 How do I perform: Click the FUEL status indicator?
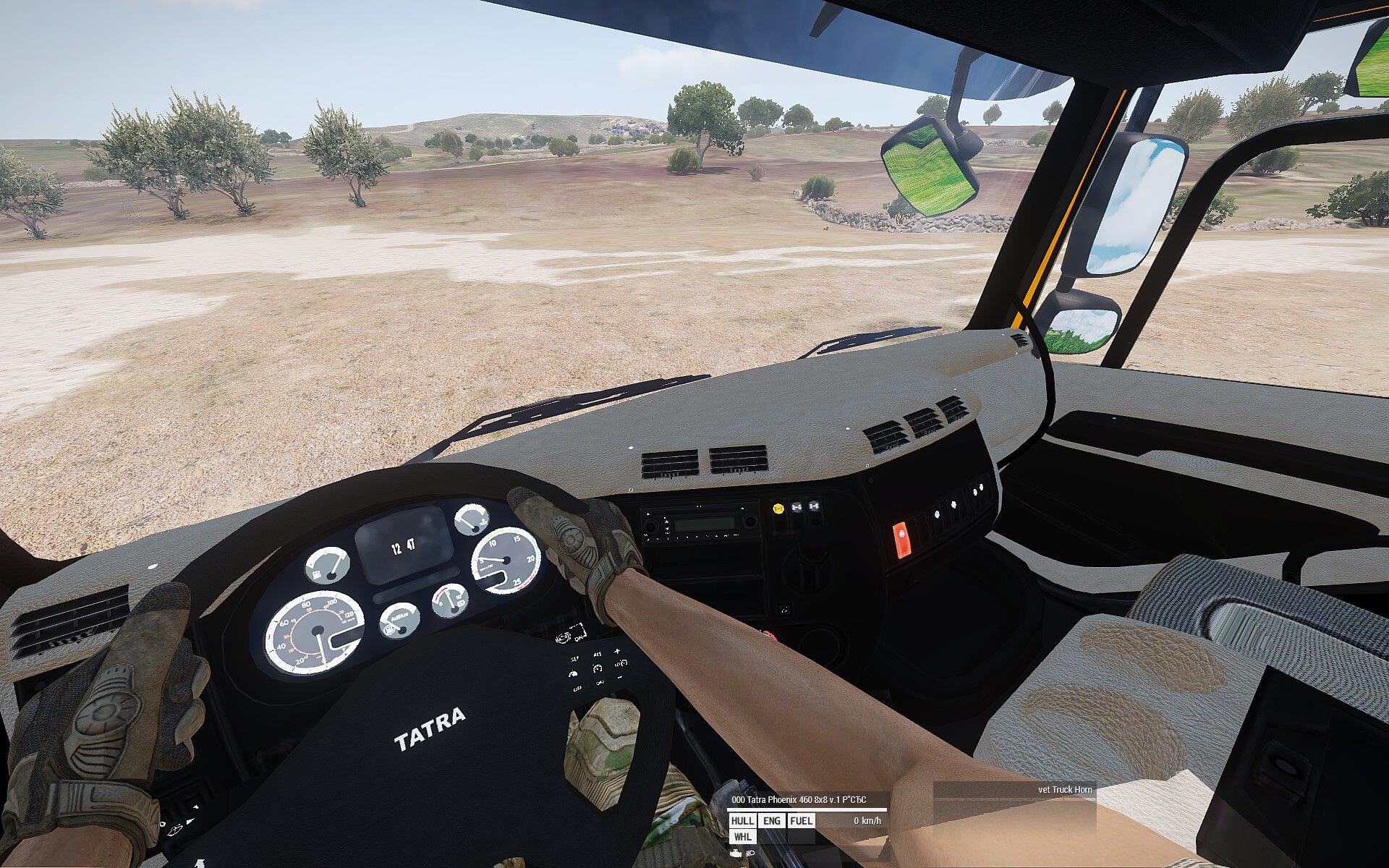(801, 820)
